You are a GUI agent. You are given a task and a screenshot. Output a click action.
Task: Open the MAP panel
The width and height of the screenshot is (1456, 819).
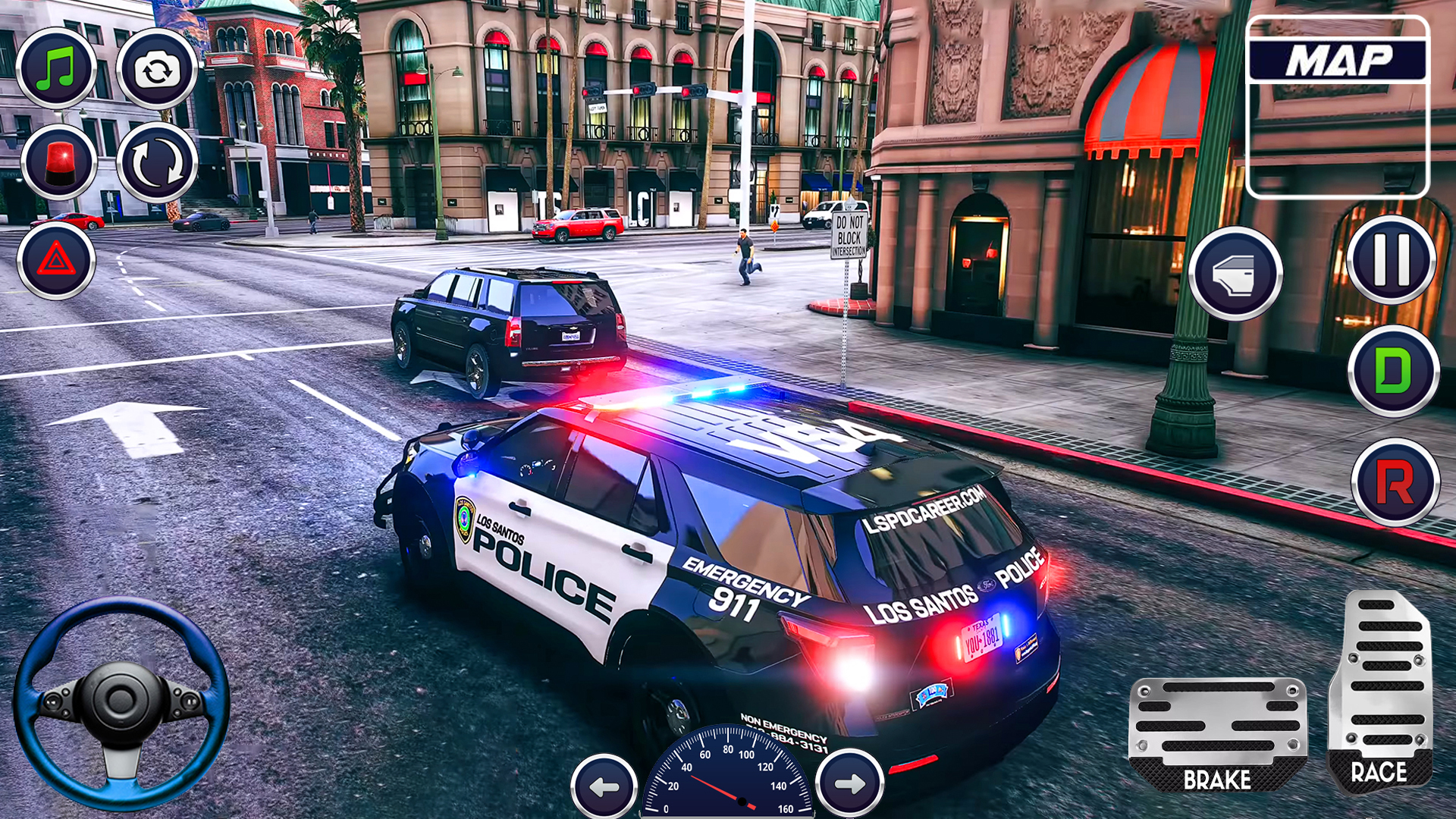tap(1338, 106)
